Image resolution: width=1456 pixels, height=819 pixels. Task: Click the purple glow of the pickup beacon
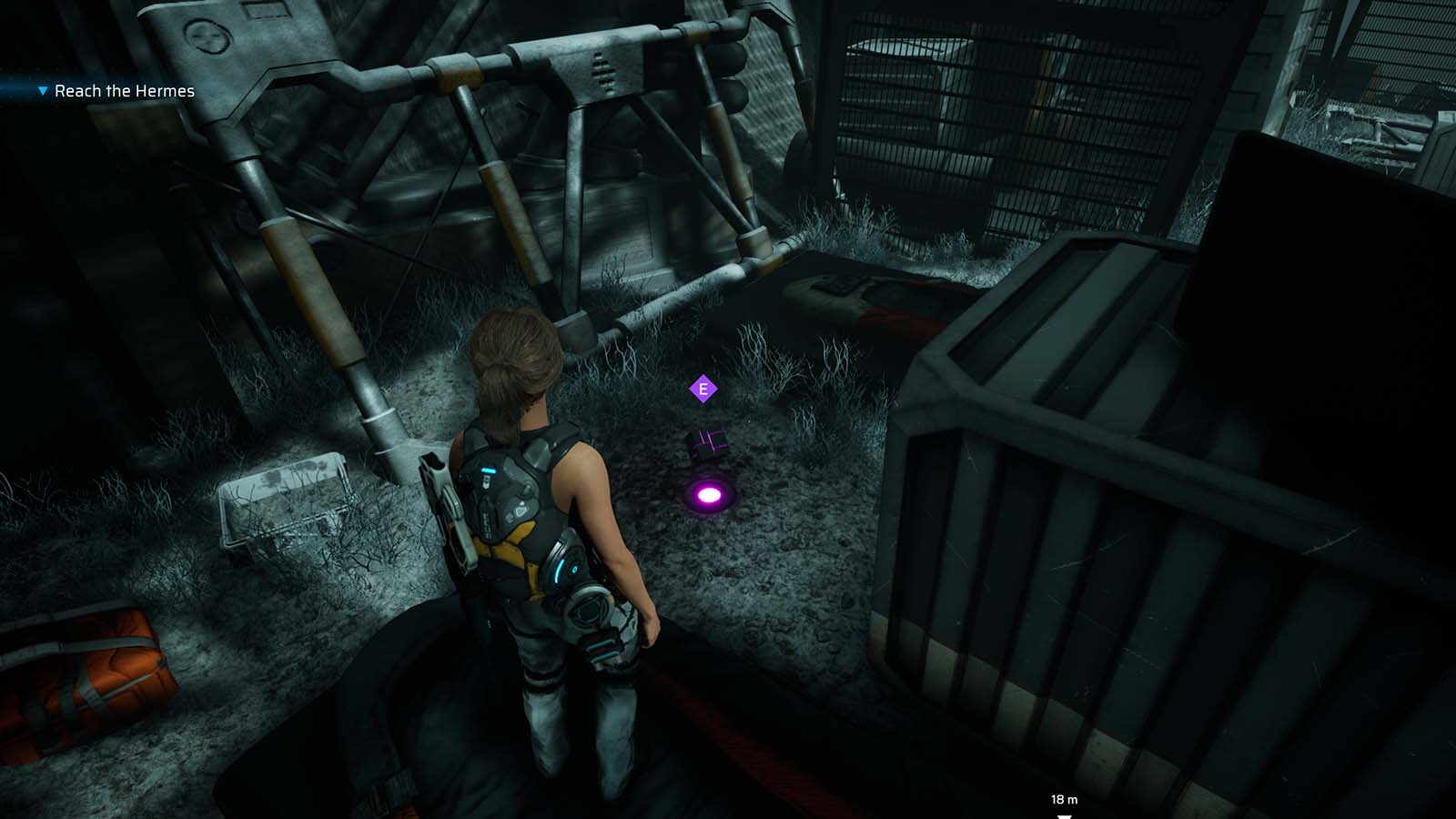coord(709,492)
